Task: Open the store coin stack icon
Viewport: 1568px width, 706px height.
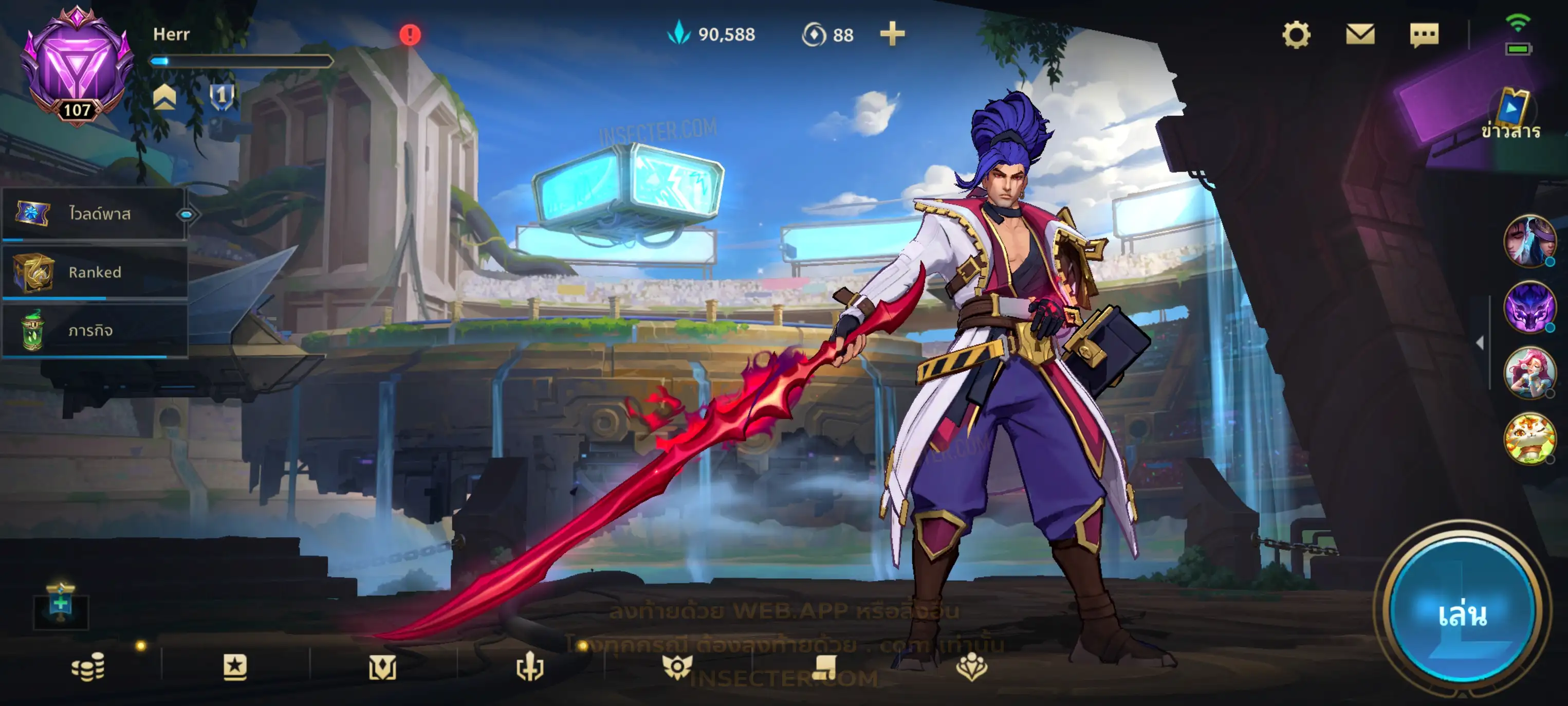Action: (x=88, y=667)
